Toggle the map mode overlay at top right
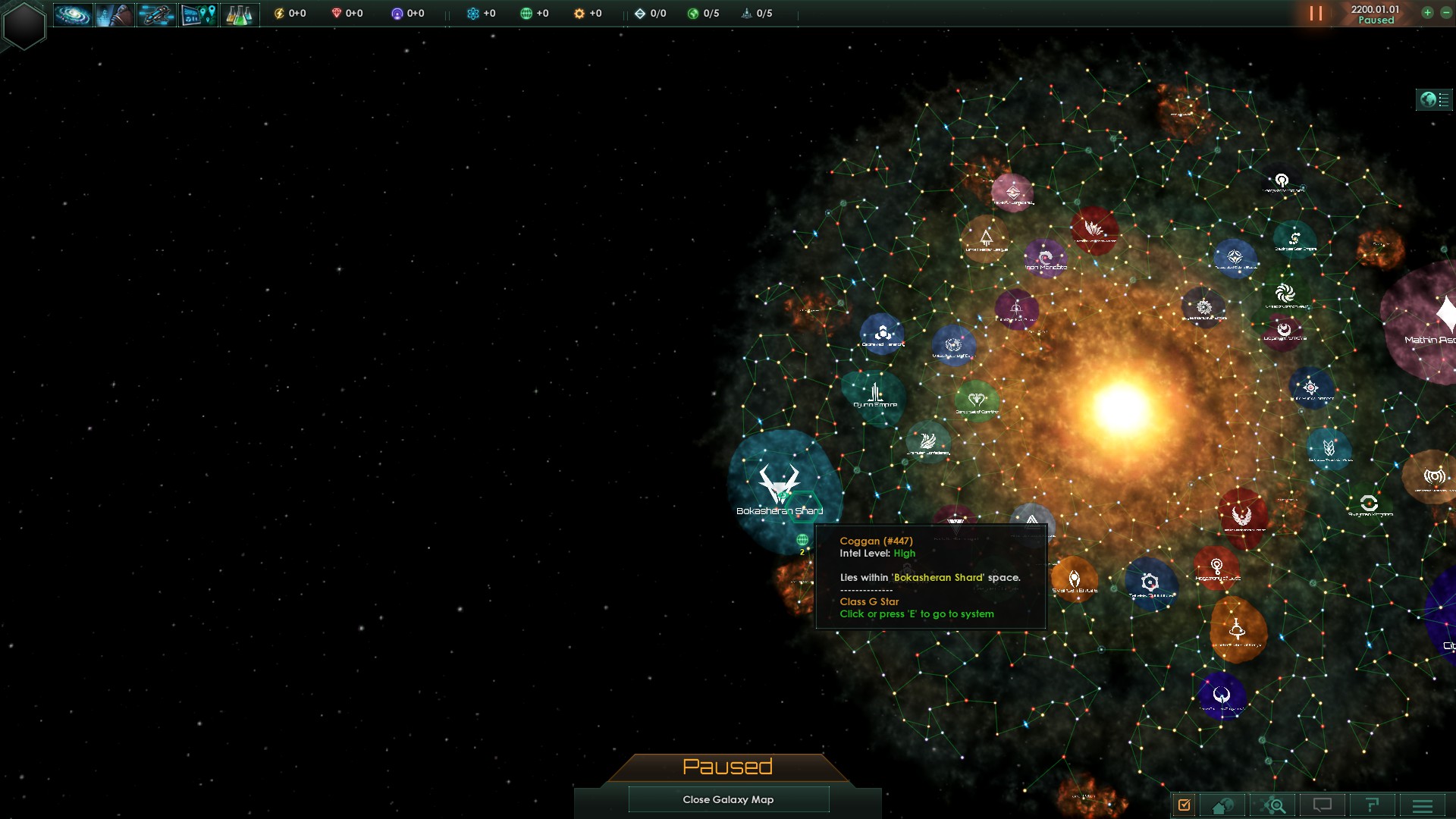This screenshot has width=1456, height=819. point(1433,98)
